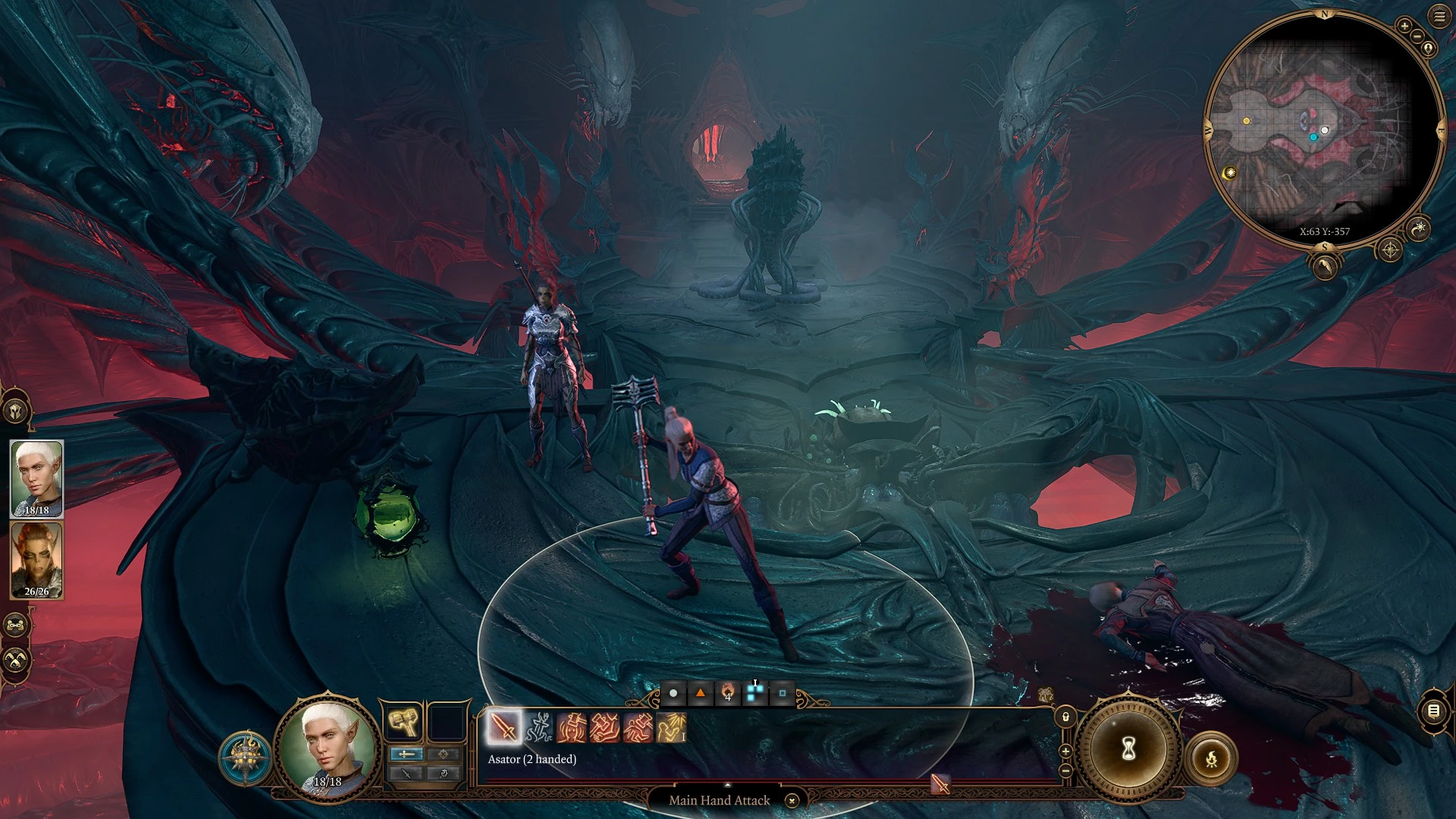Activate the golden spell icon with rays
This screenshot has width=1456, height=819.
671,727
